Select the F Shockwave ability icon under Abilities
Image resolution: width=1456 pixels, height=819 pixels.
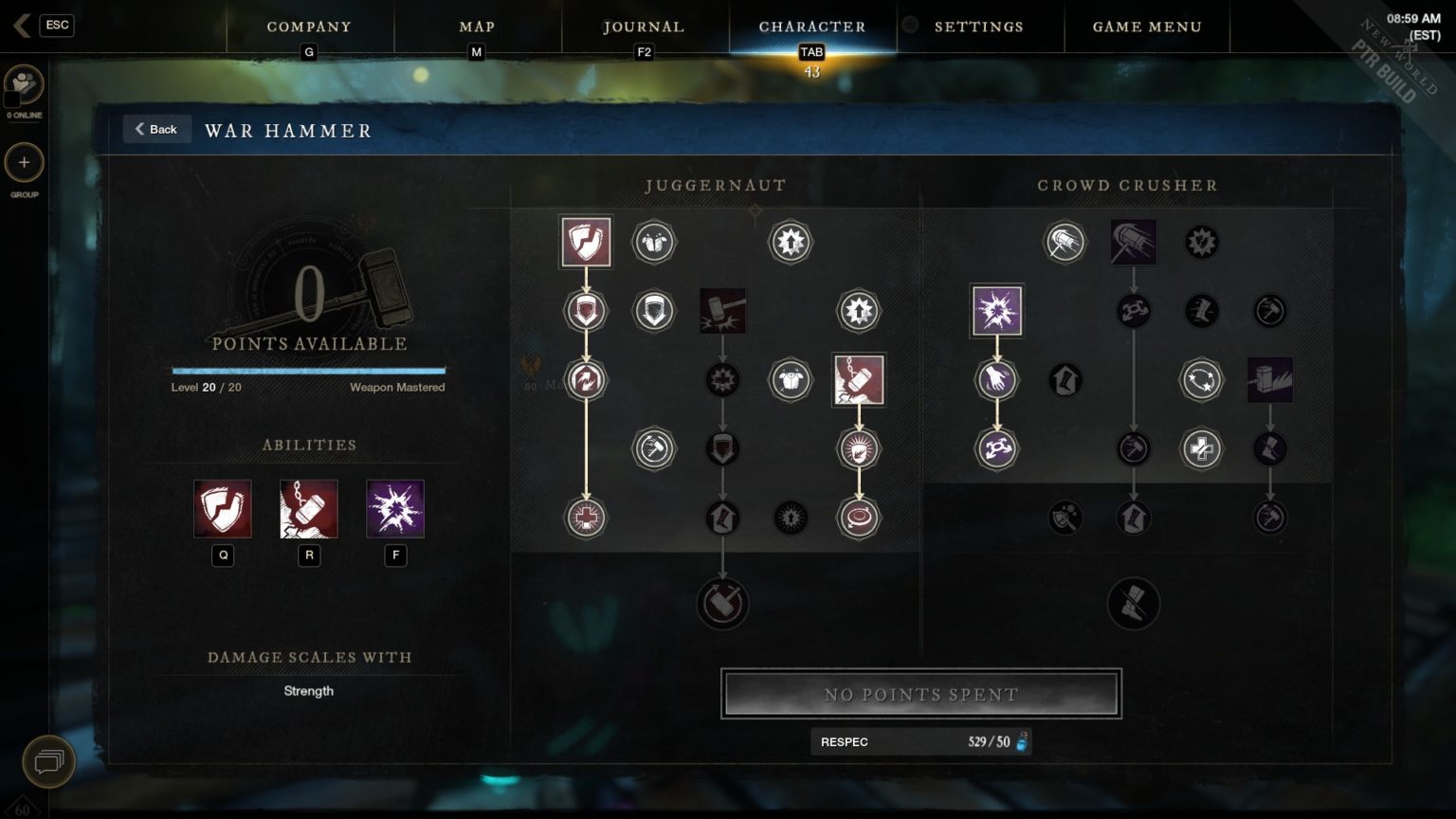395,508
